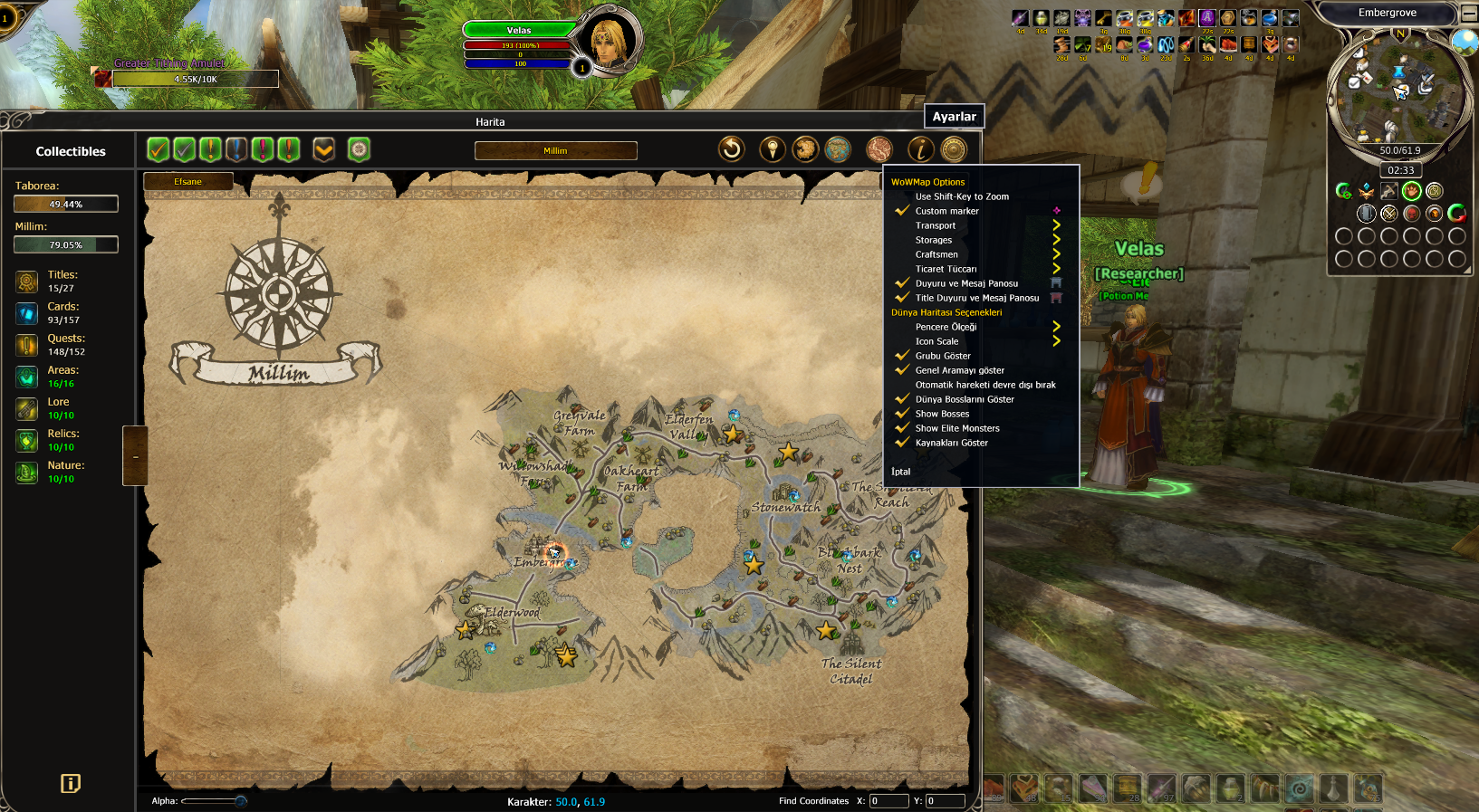Open the Icon Scale submenu

tap(936, 341)
